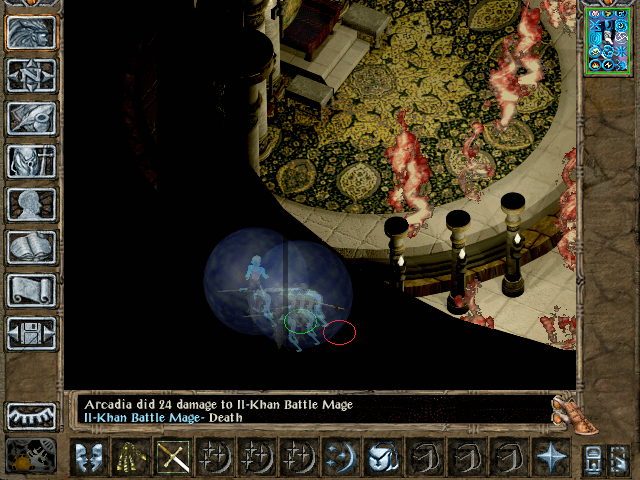Click the claw icon on the action bar
640x480 pixels.
(132, 457)
